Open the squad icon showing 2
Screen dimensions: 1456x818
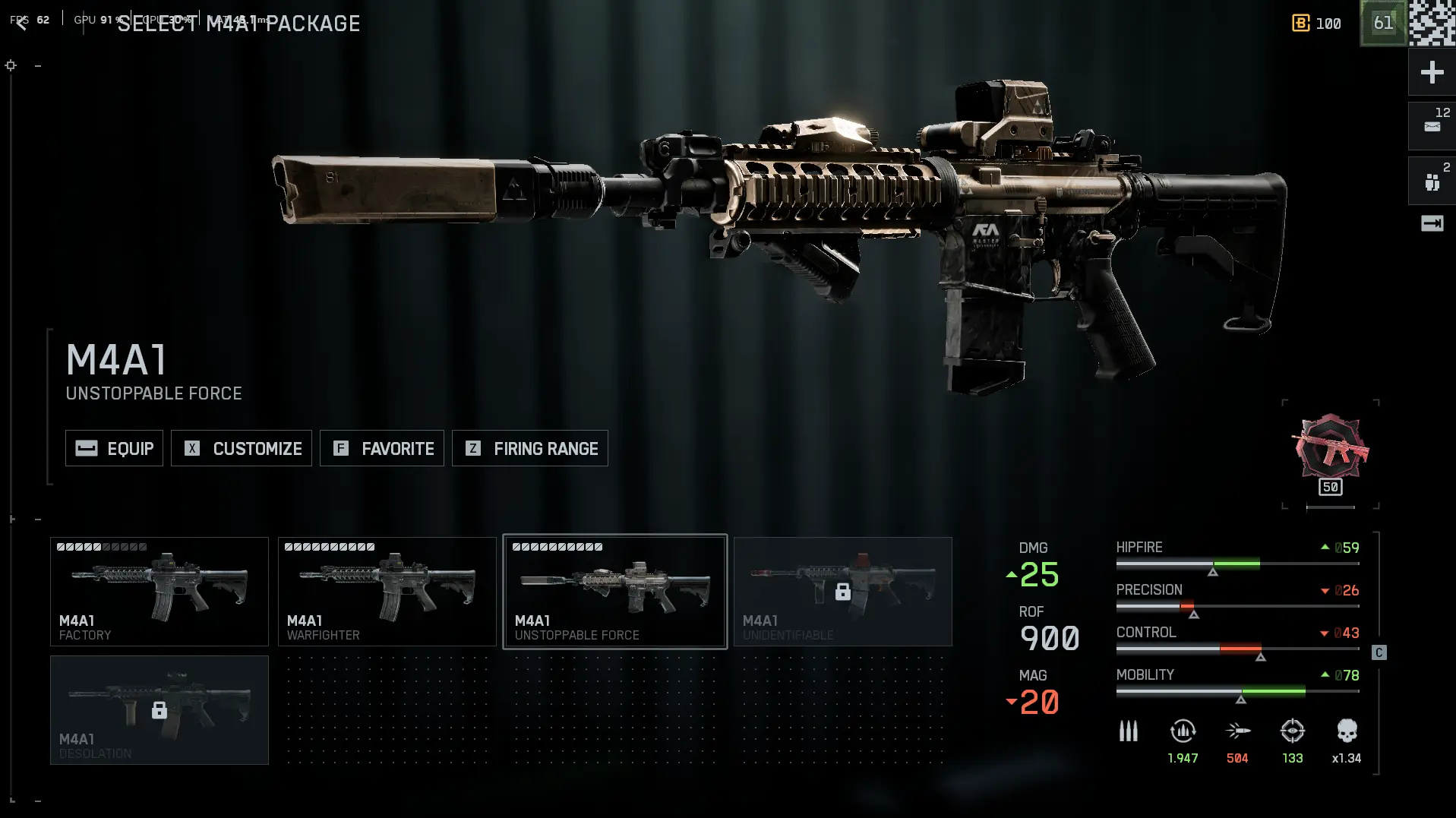point(1432,181)
